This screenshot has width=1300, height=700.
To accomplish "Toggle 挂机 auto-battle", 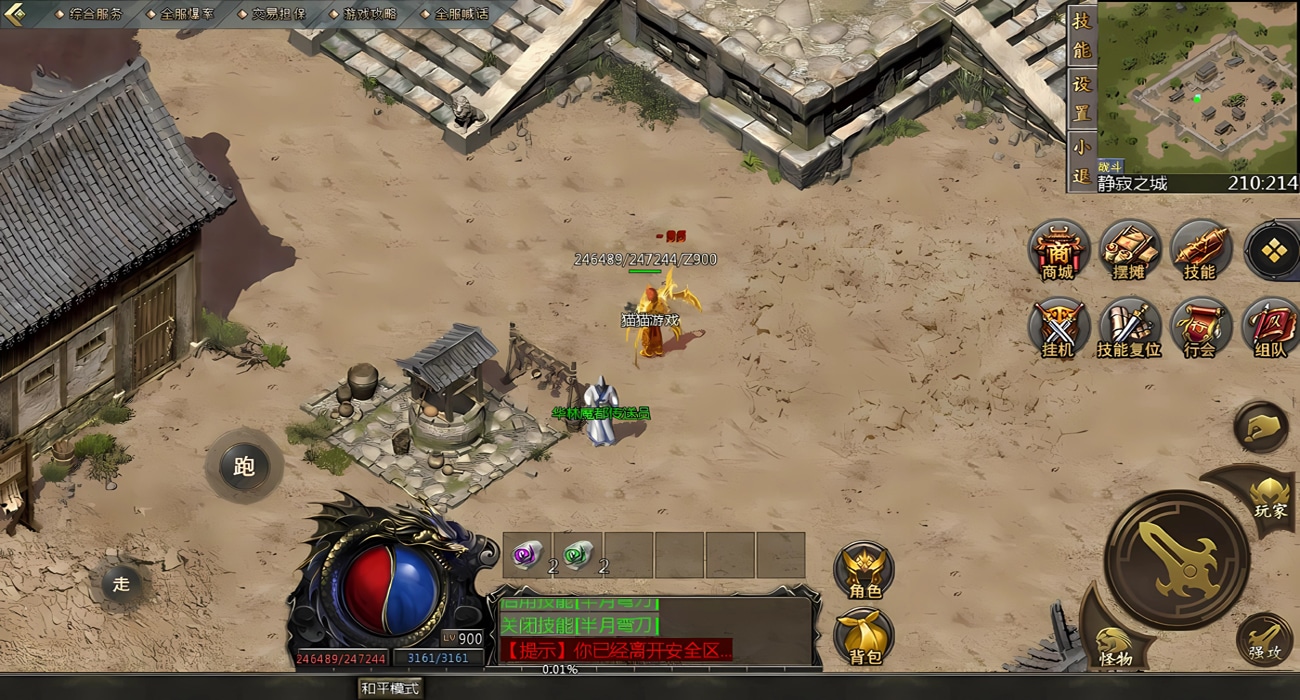I will pos(1058,327).
